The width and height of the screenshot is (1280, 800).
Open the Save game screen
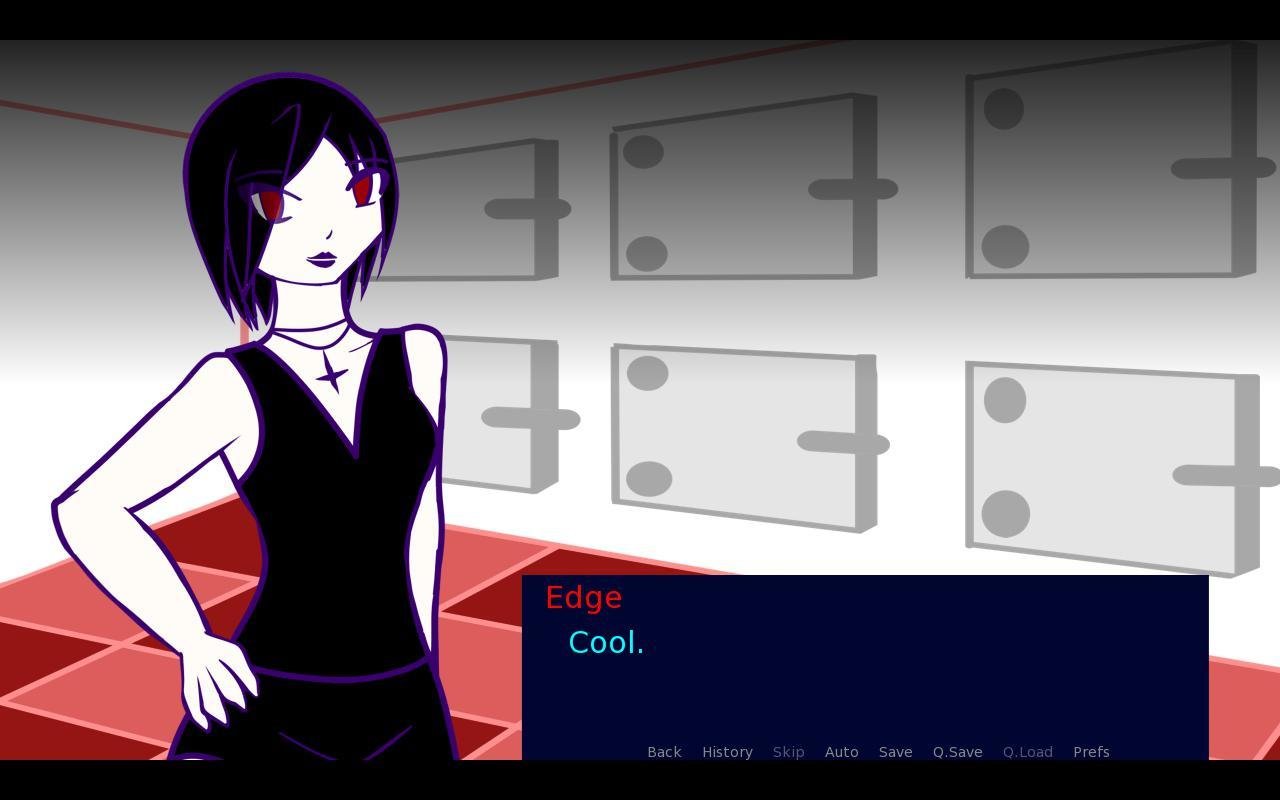(895, 752)
